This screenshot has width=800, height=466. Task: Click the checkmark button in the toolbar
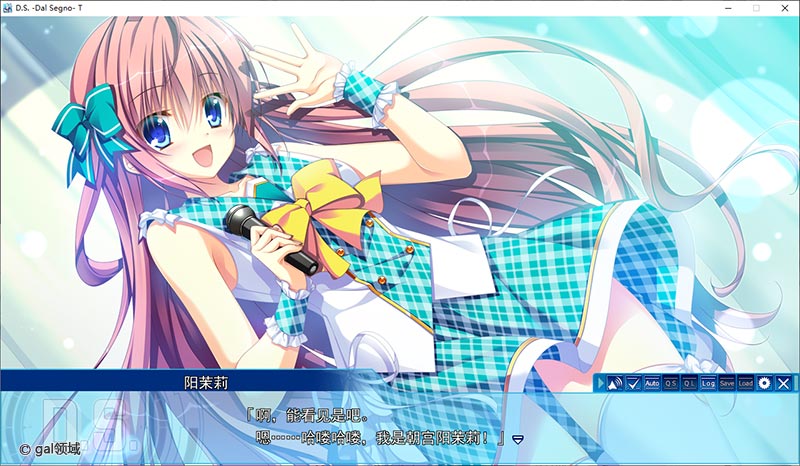point(633,383)
